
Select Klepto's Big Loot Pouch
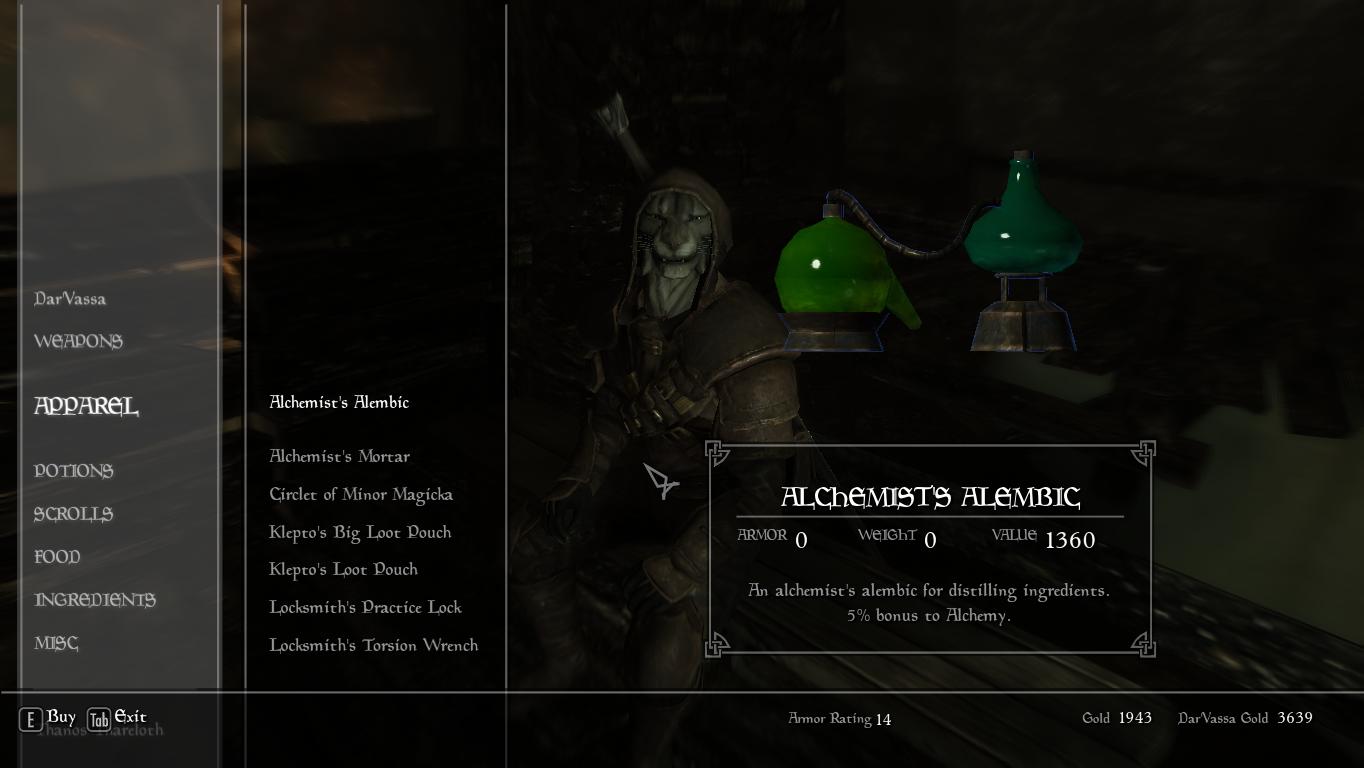pos(360,532)
